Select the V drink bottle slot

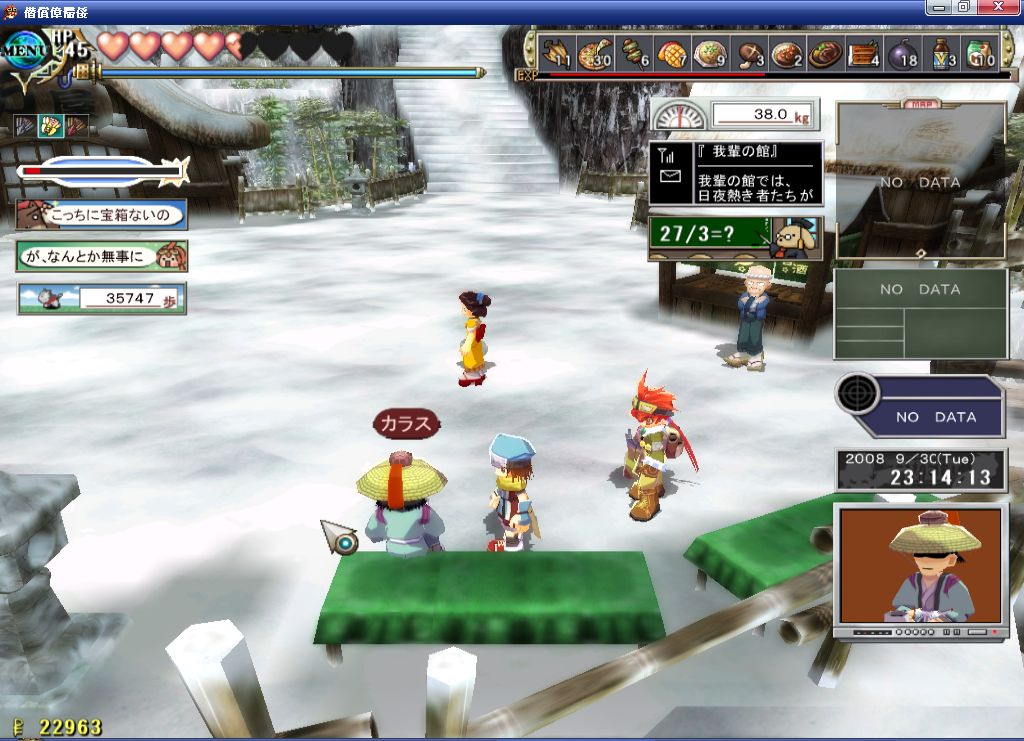(942, 52)
